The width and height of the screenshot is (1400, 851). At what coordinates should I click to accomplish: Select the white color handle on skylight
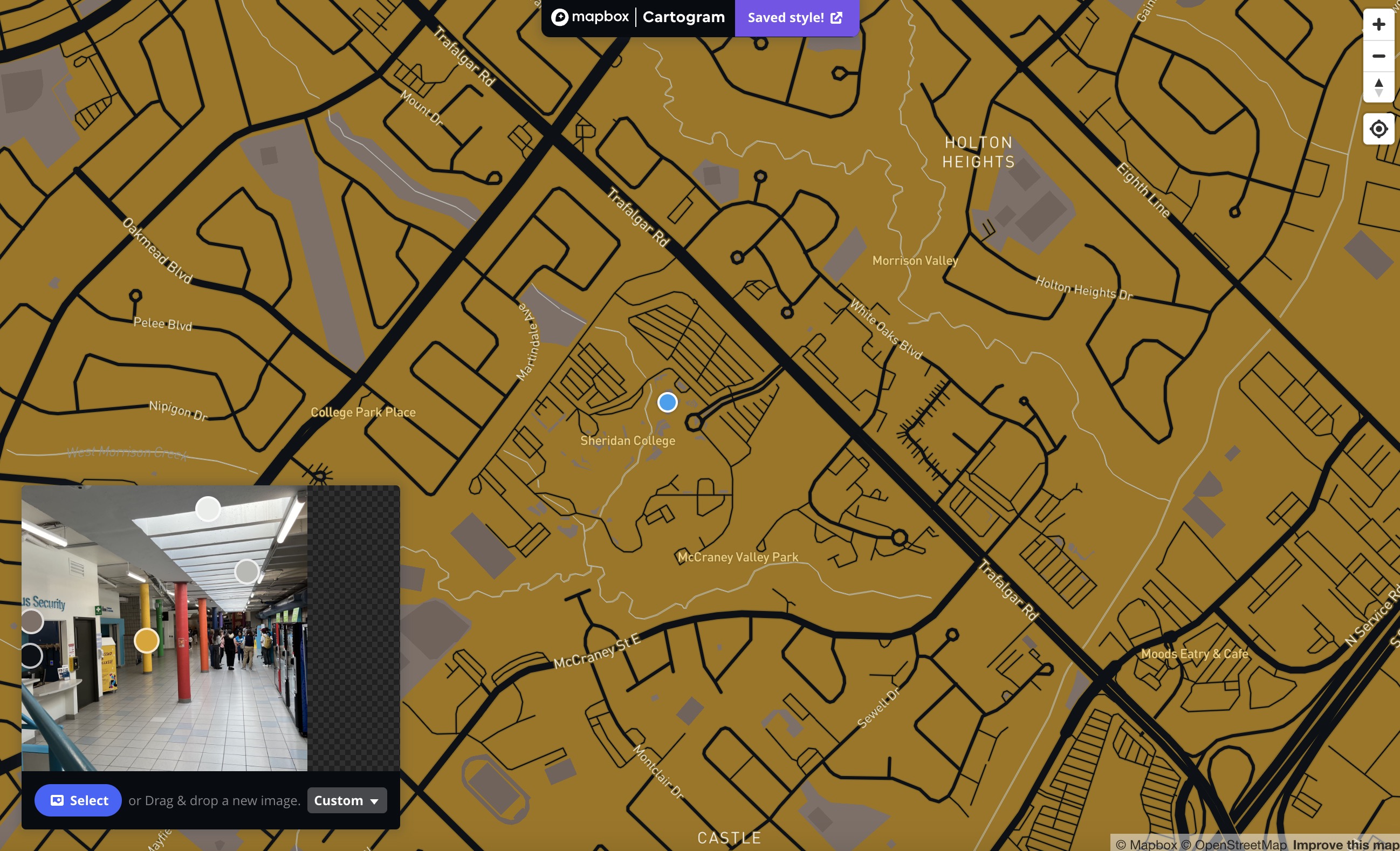tap(208, 509)
